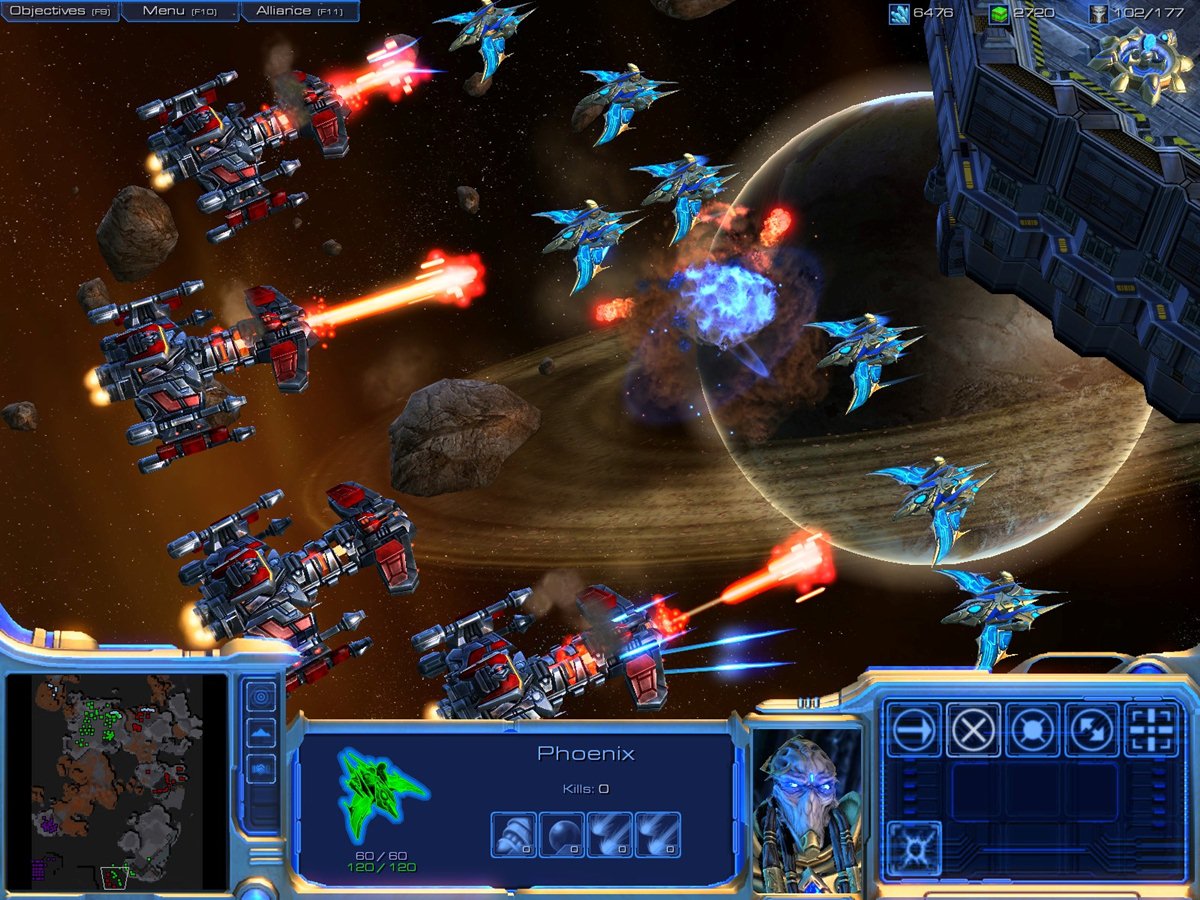Click the green Phoenix wireframe
1200x900 pixels.
pos(382,793)
